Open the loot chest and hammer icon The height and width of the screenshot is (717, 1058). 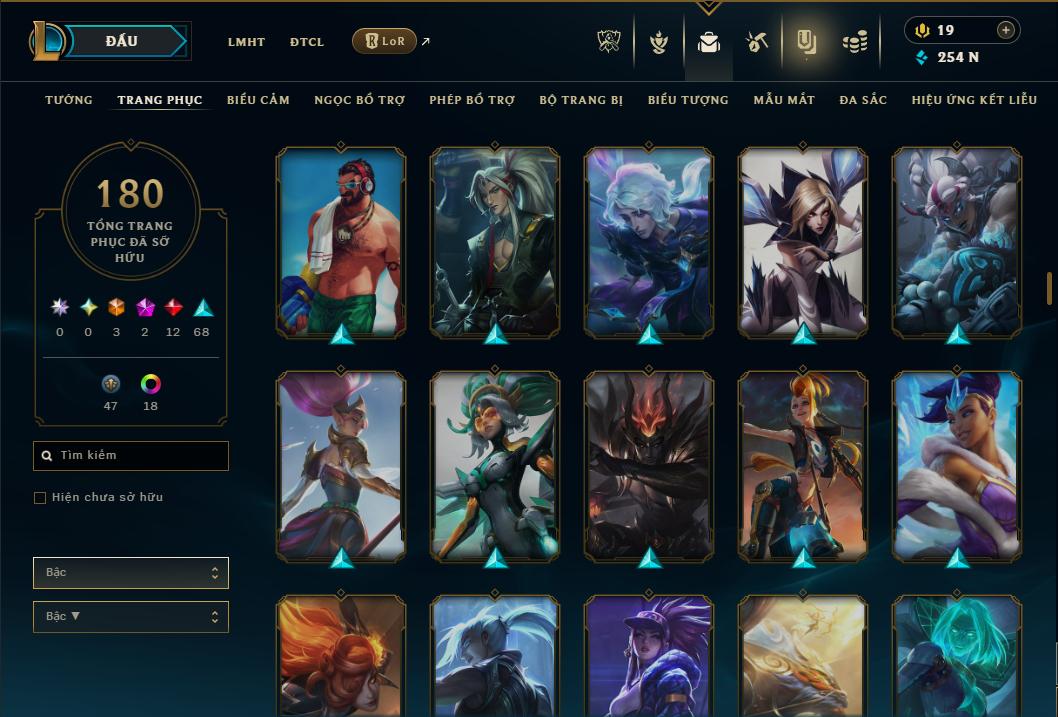tap(756, 42)
